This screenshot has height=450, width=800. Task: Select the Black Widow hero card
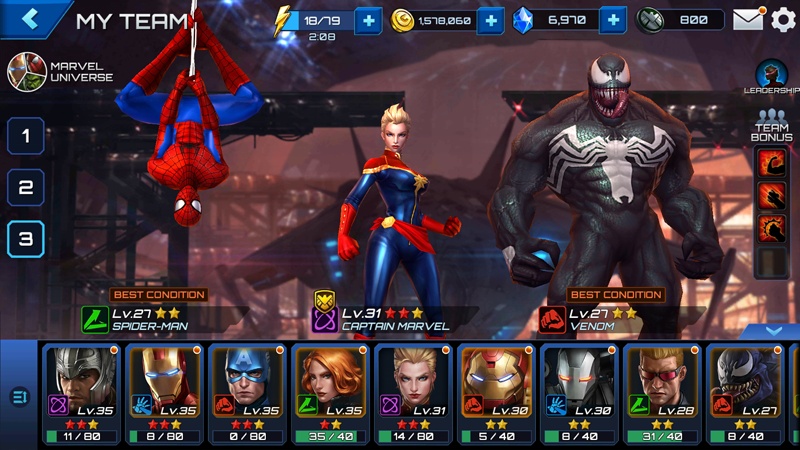point(331,394)
